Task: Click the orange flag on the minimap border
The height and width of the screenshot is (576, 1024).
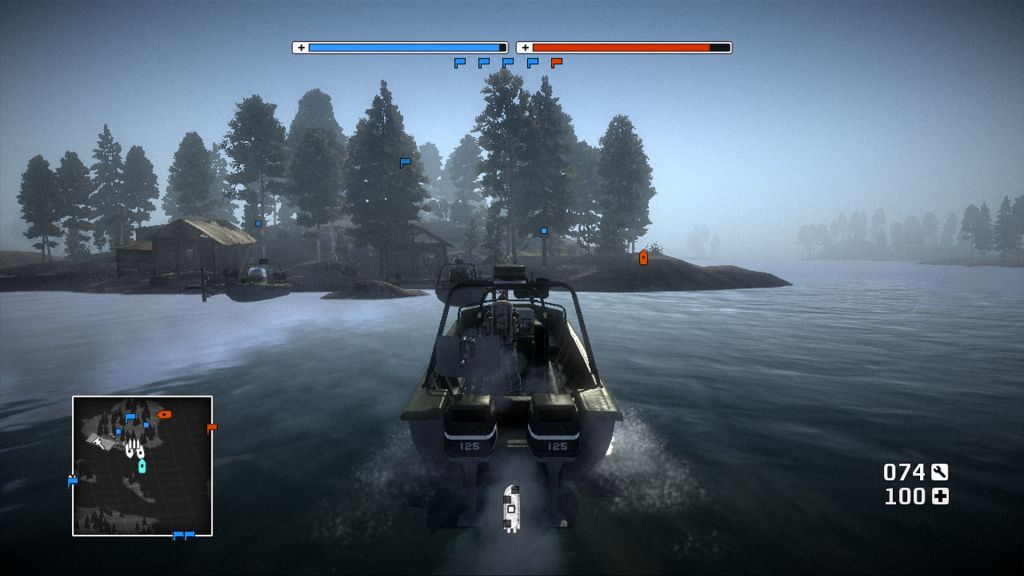Action: point(211,428)
